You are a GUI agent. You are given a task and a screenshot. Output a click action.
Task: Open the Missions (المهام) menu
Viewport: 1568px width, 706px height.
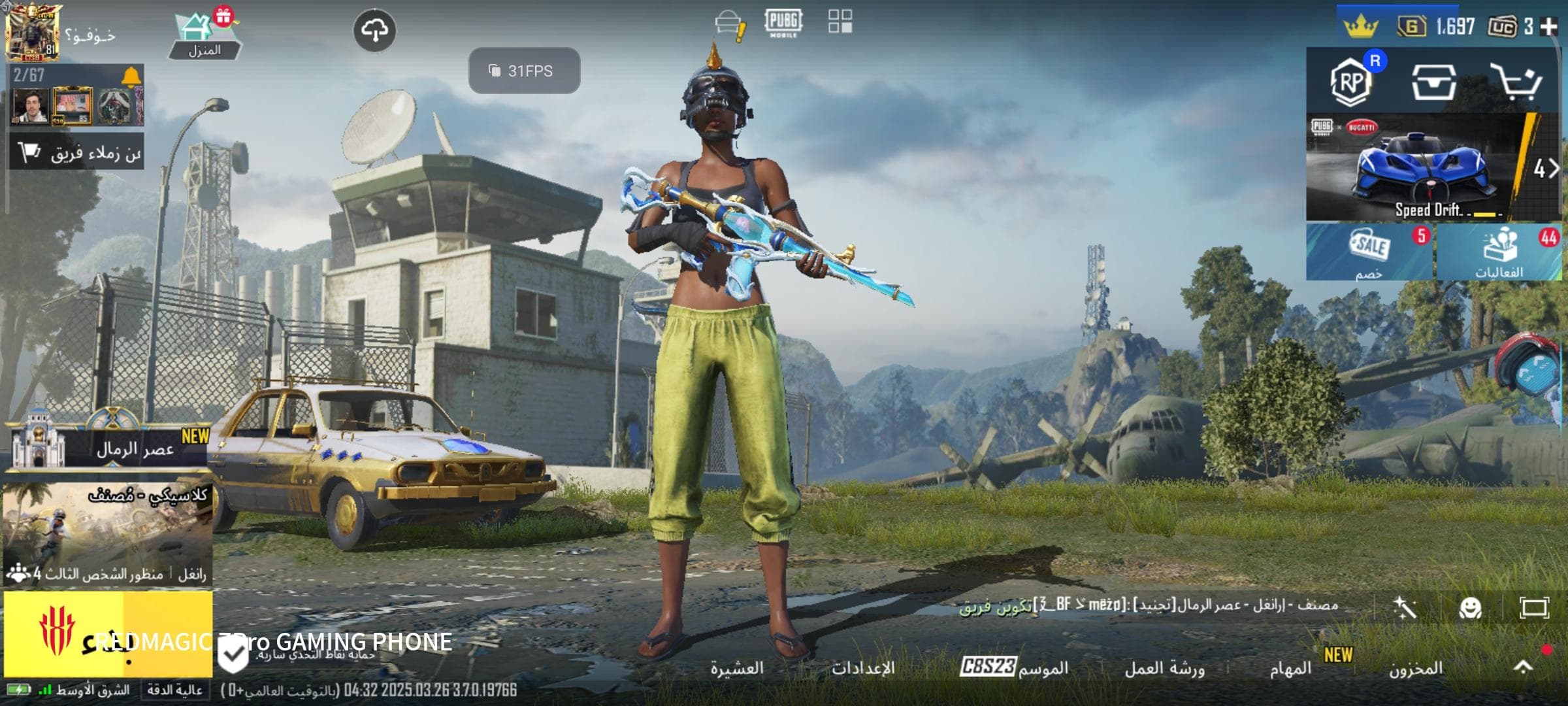[x=1290, y=668]
